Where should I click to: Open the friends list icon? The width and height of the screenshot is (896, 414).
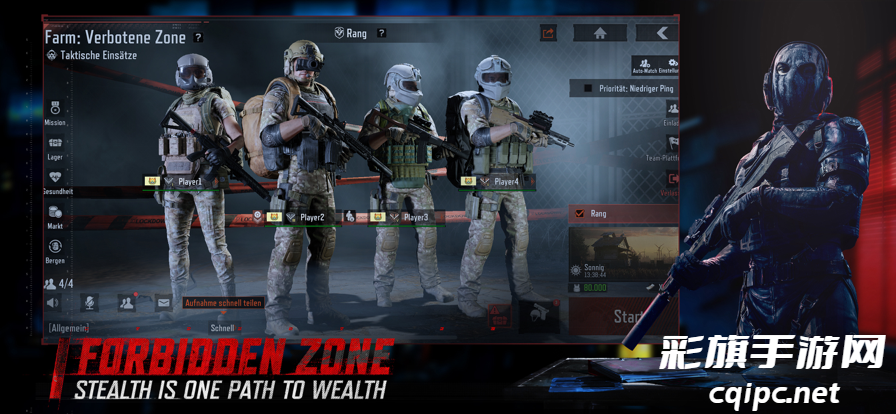127,302
